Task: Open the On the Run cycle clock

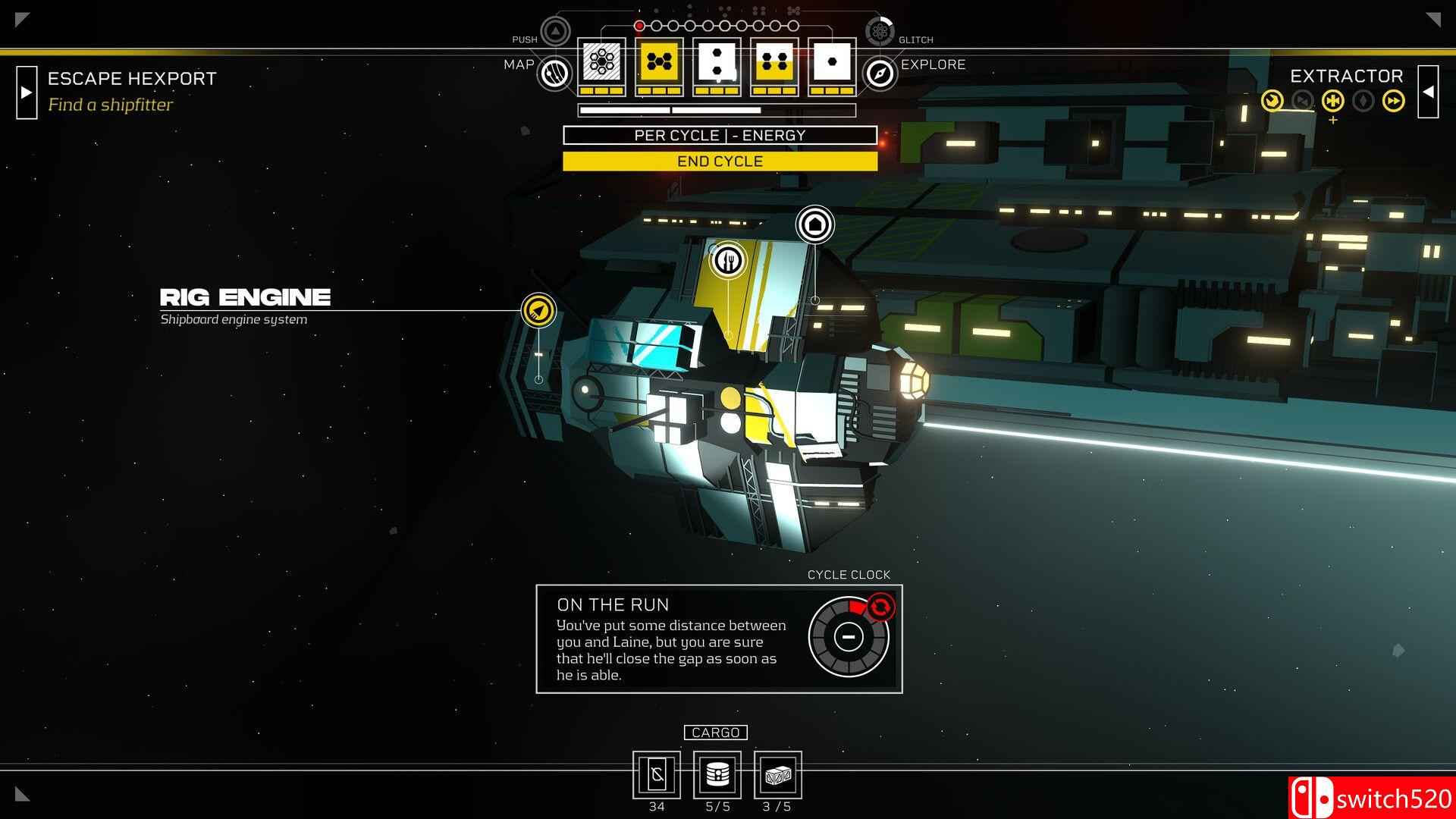Action: tap(849, 637)
